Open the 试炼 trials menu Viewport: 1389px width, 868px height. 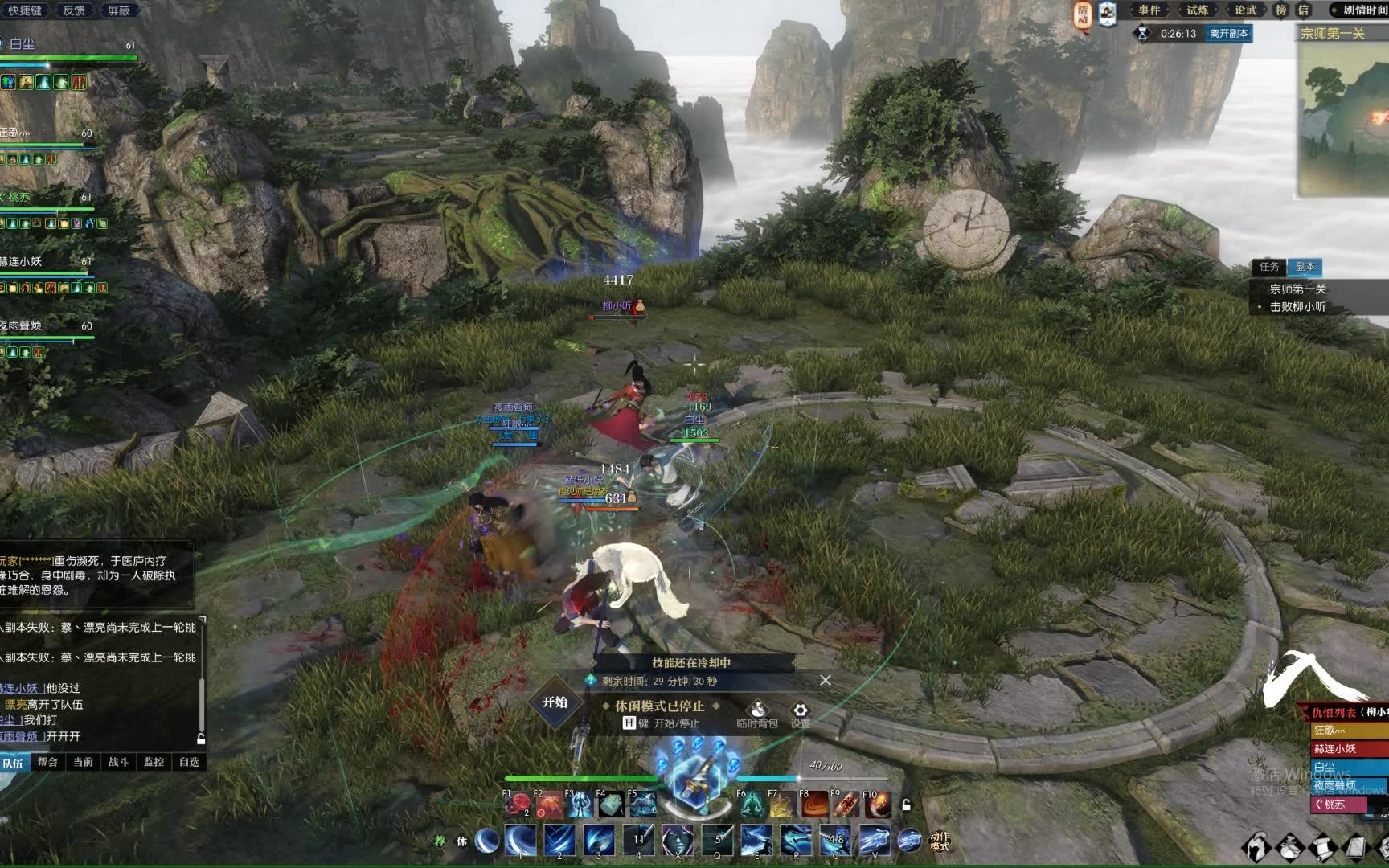pos(1197,10)
